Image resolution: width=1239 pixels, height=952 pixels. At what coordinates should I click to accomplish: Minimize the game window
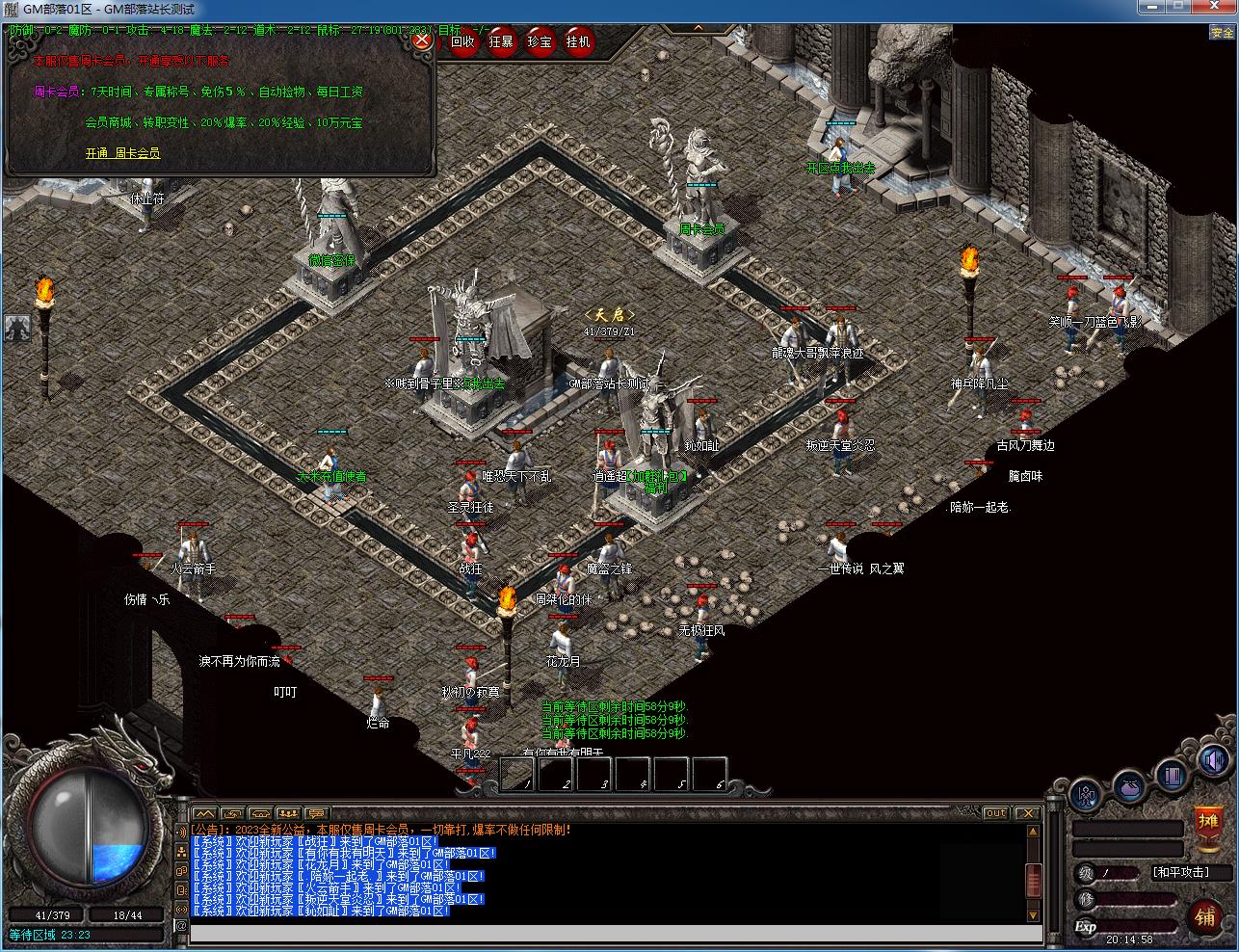[x=1149, y=8]
